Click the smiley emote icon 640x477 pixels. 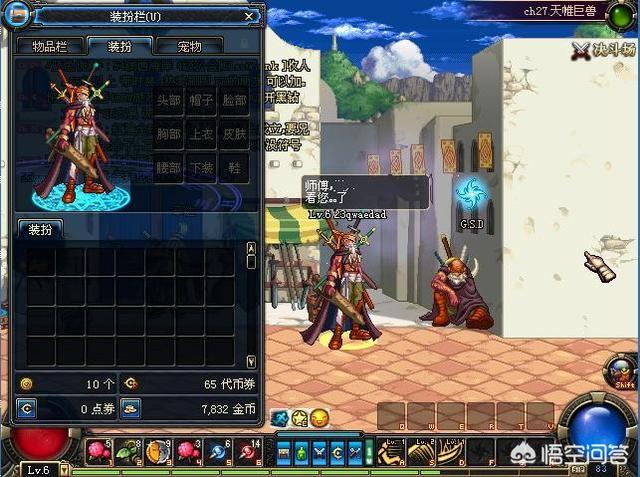click(x=319, y=417)
